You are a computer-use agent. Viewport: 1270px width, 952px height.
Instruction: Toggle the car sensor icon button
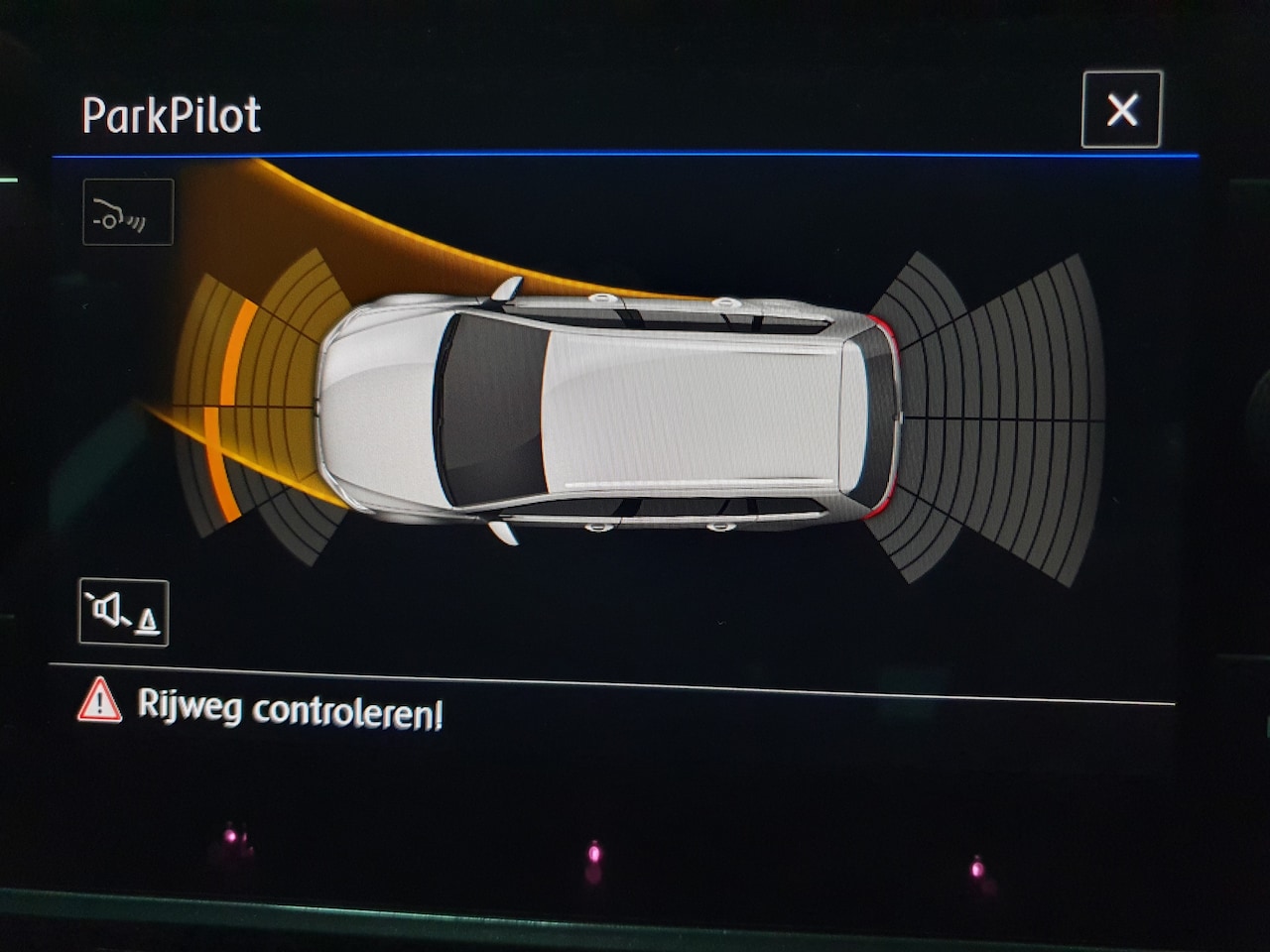pos(128,212)
